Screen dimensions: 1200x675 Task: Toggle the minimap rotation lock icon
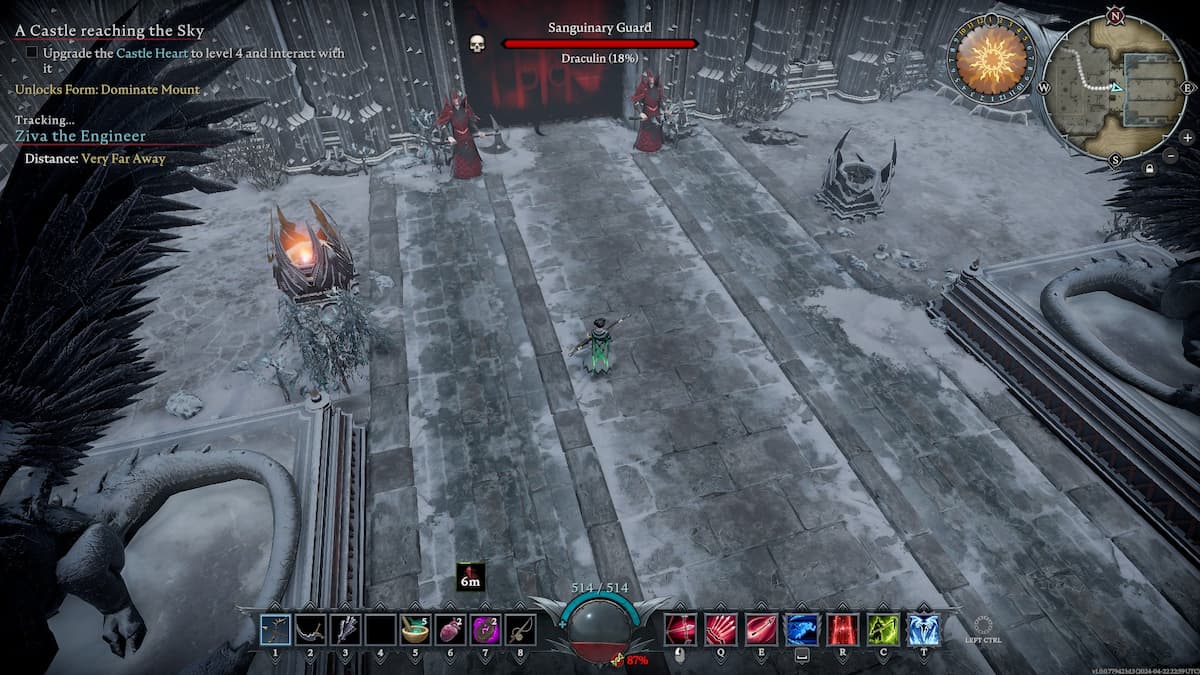1150,169
